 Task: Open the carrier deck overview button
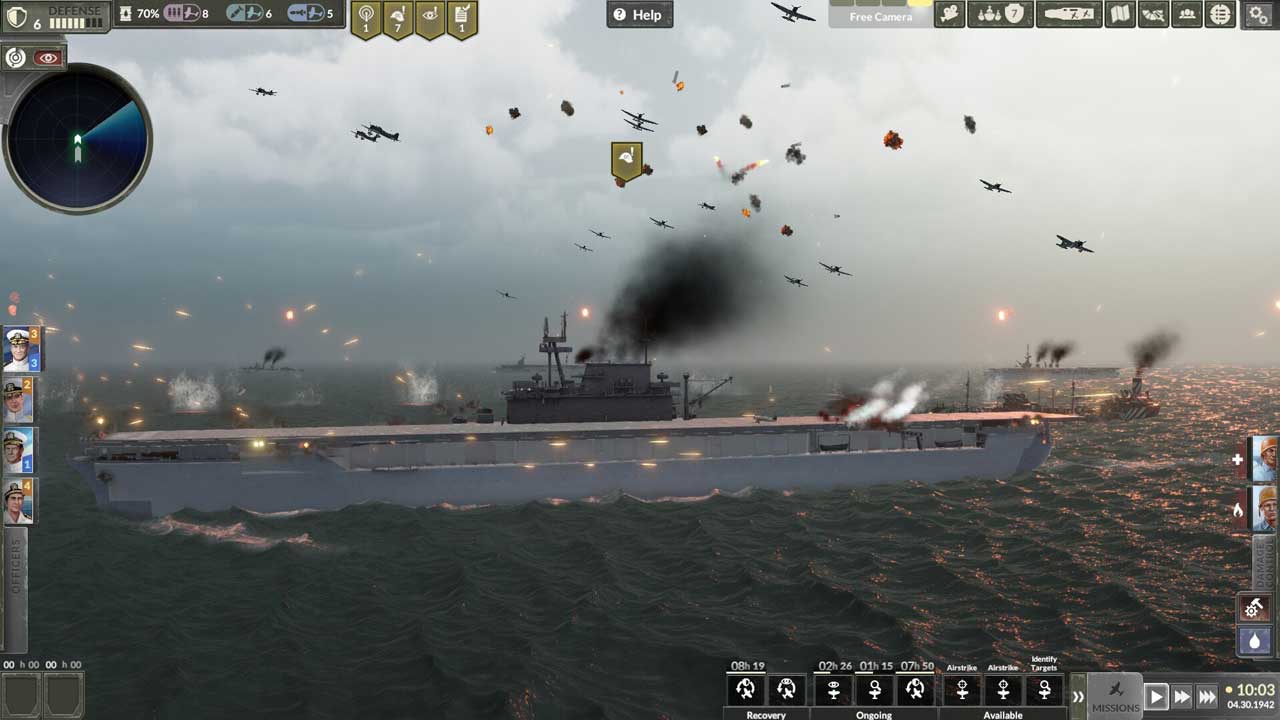1069,15
